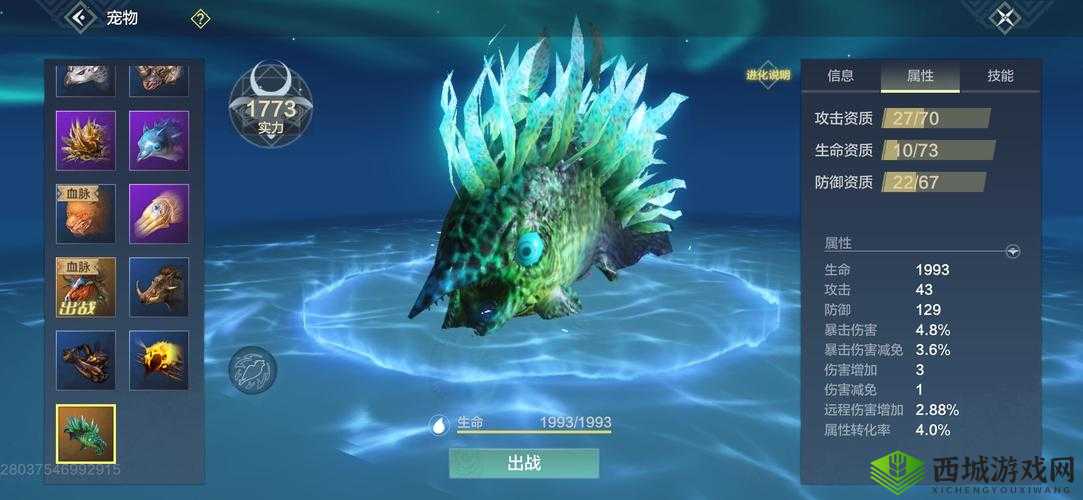Select the pale shell pet on purple
The width and height of the screenshot is (1083, 500).
point(159,213)
